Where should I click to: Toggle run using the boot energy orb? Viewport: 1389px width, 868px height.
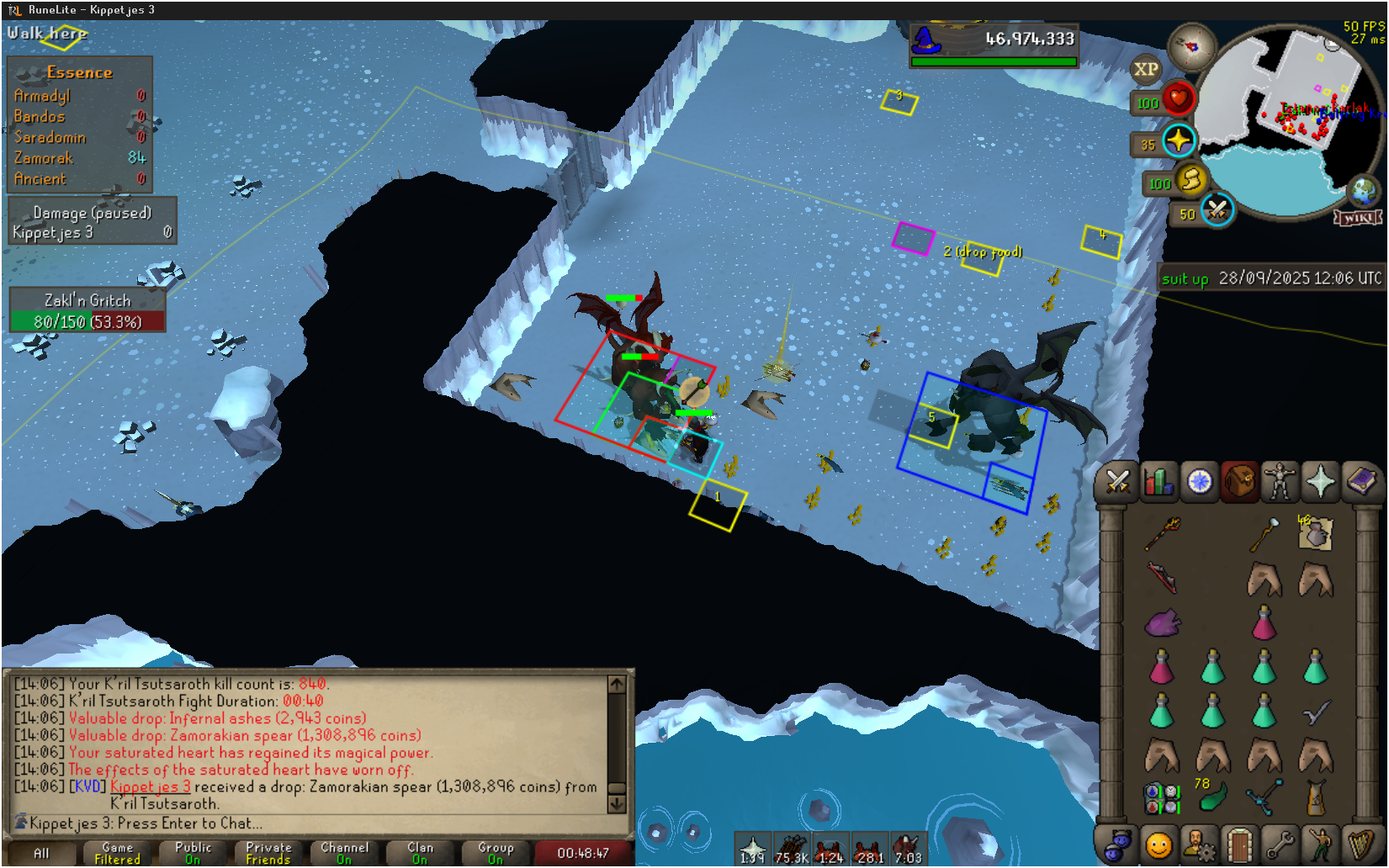(x=1190, y=180)
